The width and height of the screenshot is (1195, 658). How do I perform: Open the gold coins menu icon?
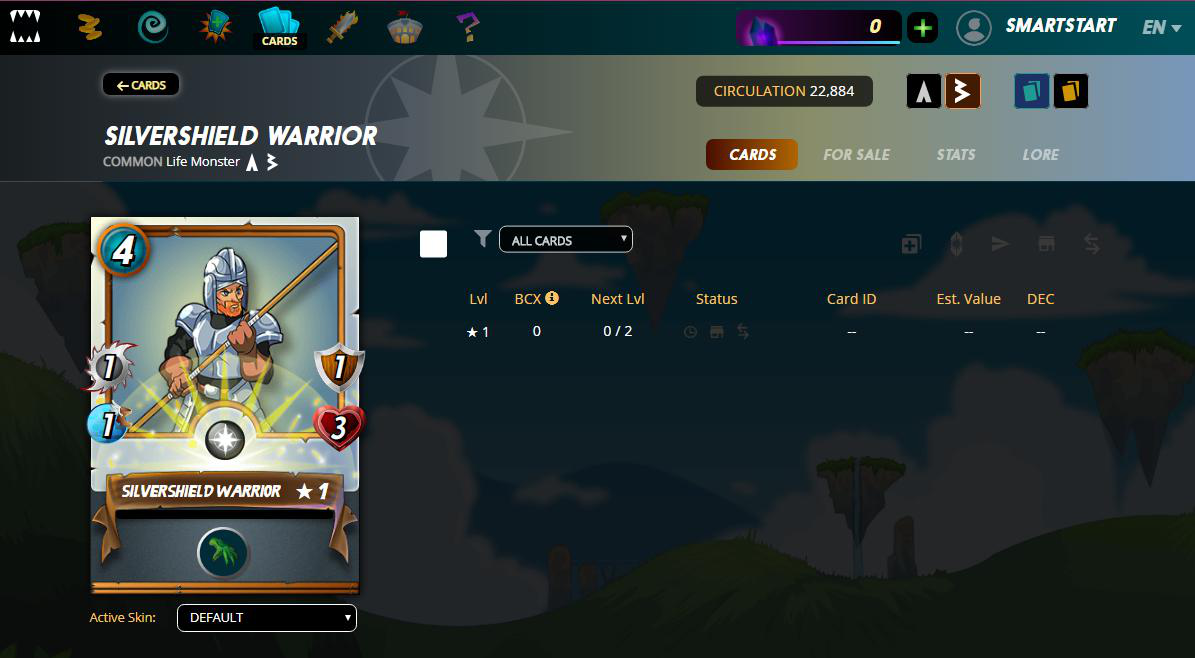[91, 28]
